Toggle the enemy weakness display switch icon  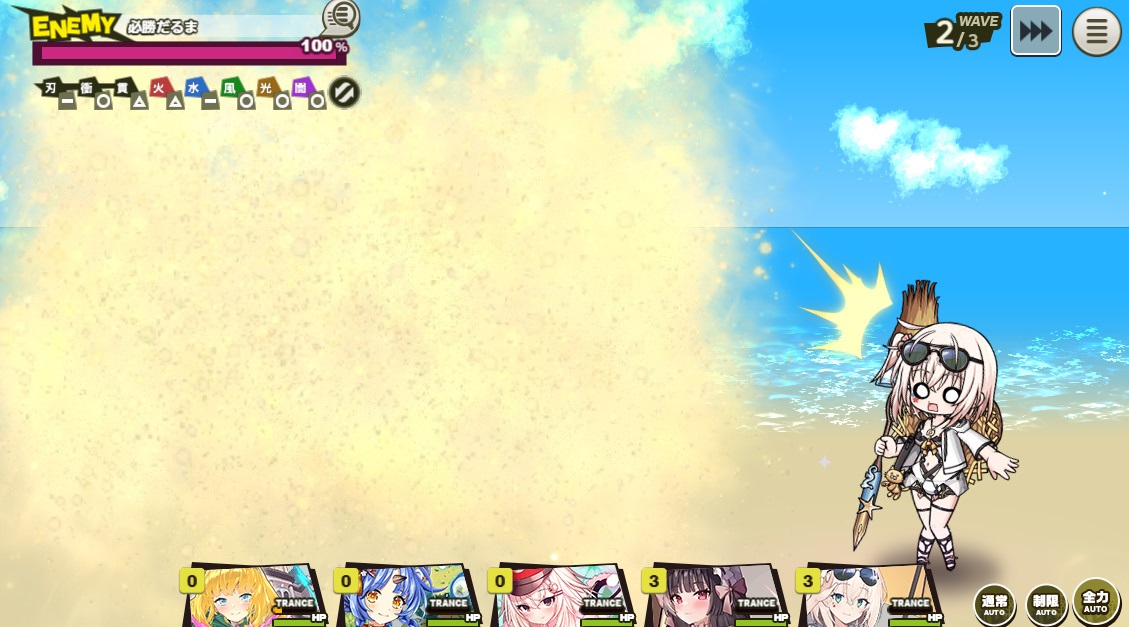pos(344,93)
